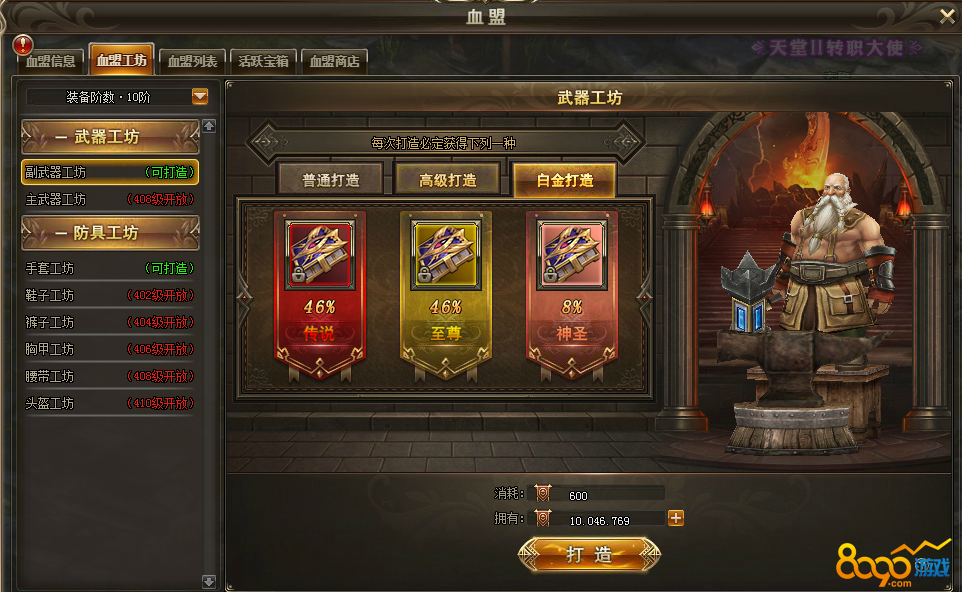Collapse the 武器工坊 section header
The image size is (962, 592).
pyautogui.click(x=110, y=137)
